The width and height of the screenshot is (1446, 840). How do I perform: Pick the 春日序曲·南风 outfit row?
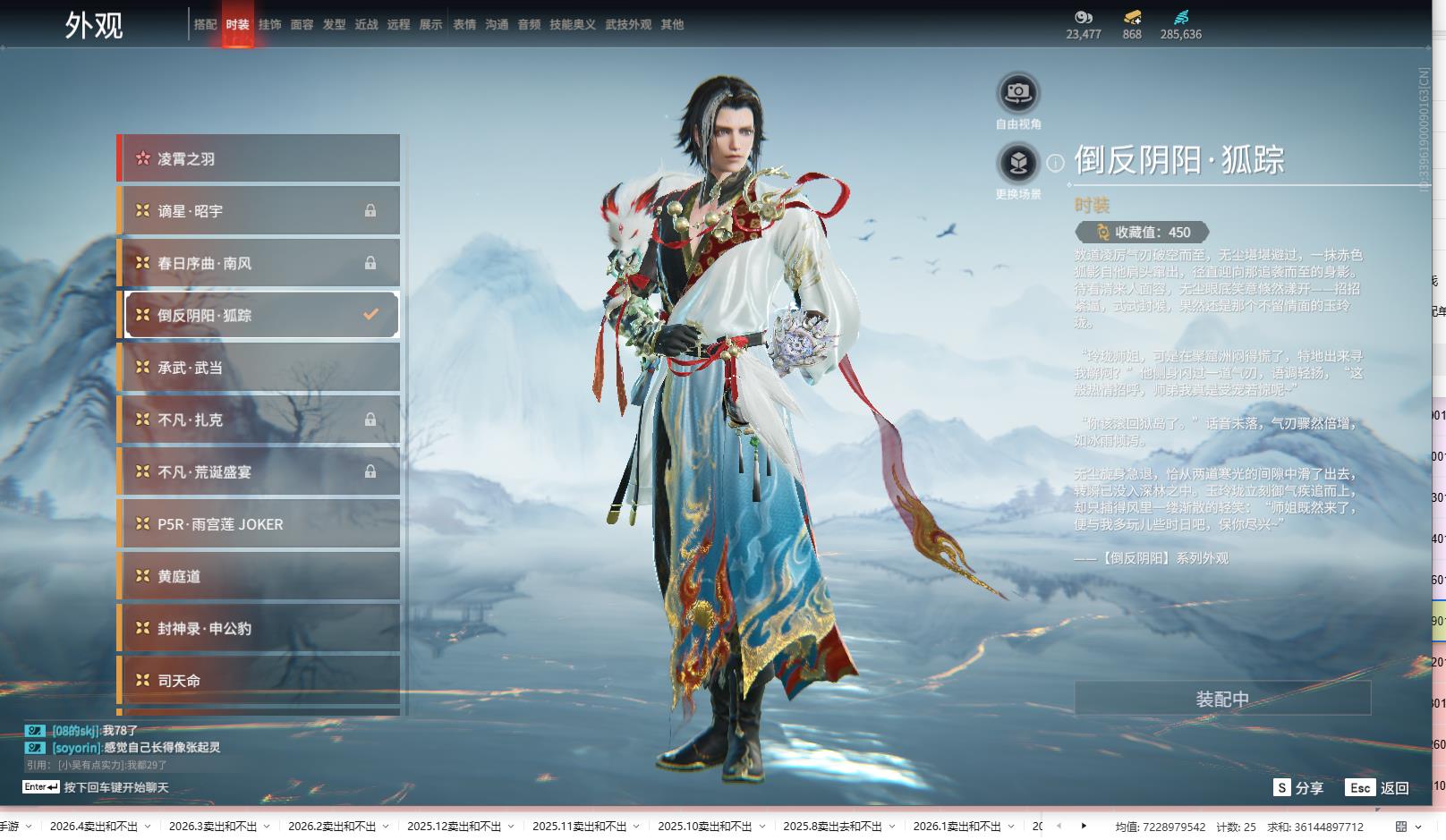tap(259, 263)
